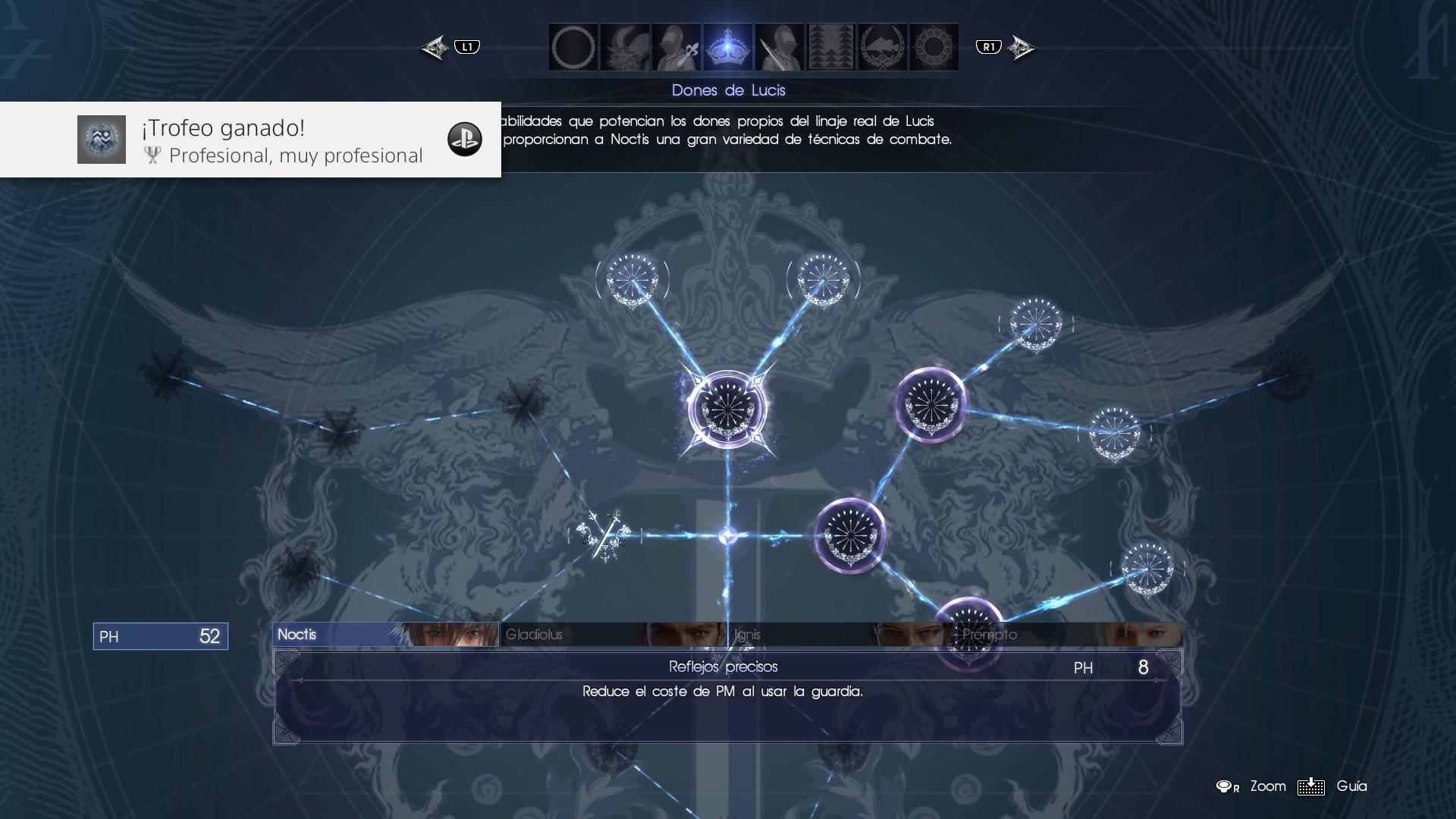Click the right arrow to the next category

[1021, 48]
